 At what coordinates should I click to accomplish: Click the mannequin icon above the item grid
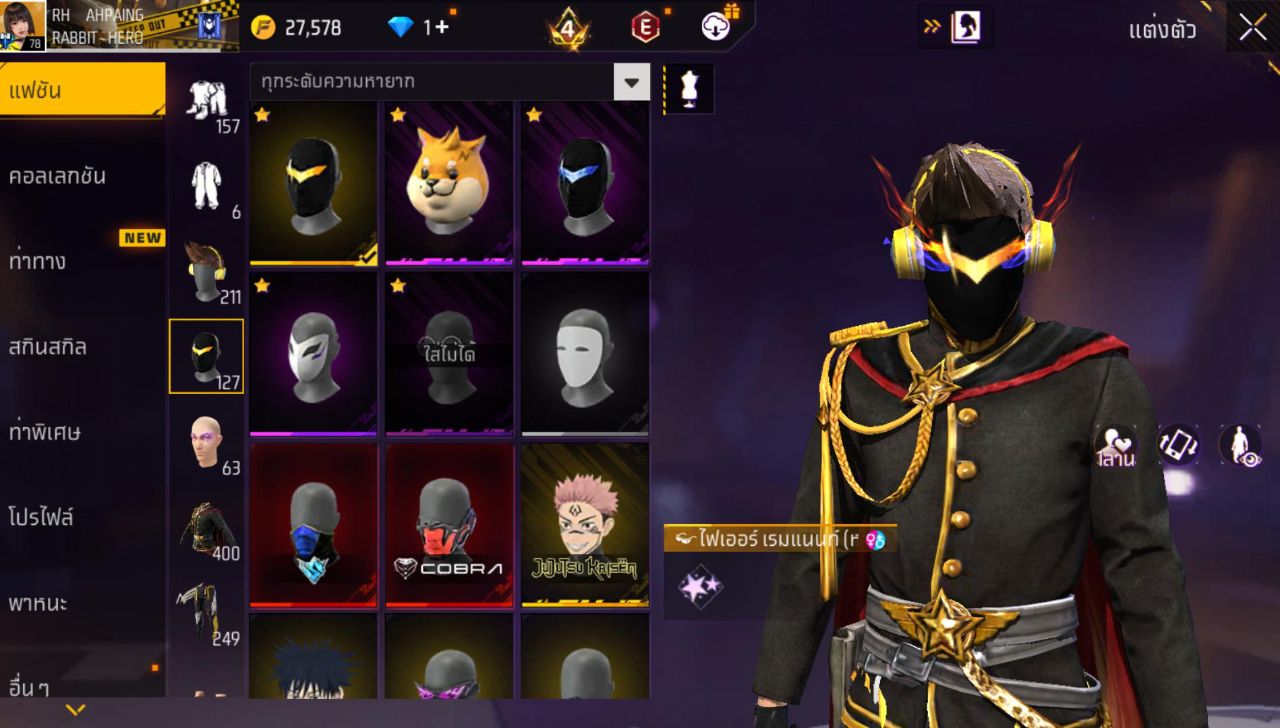coord(689,87)
